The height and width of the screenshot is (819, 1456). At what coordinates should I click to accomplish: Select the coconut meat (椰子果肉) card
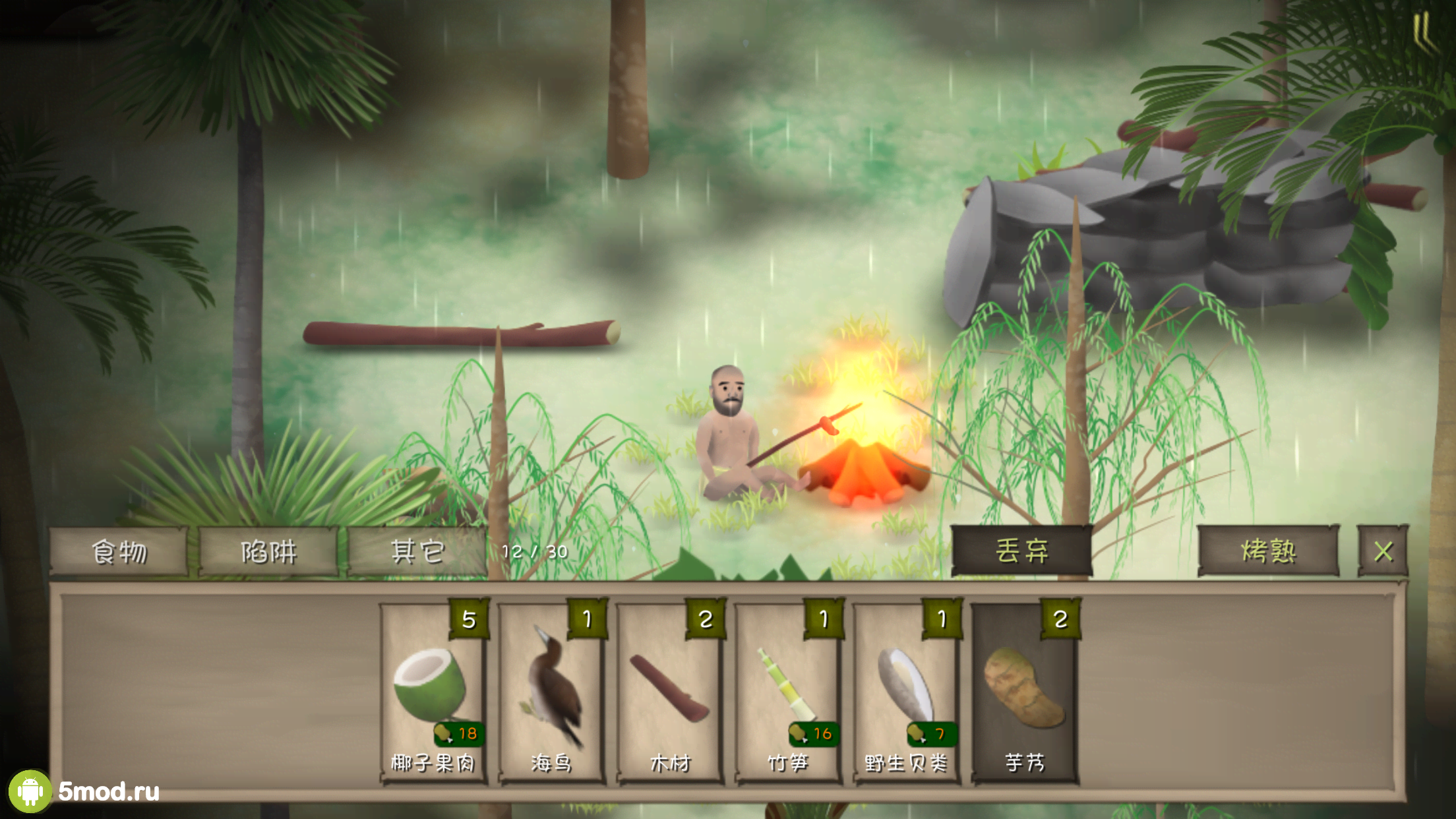[x=433, y=692]
